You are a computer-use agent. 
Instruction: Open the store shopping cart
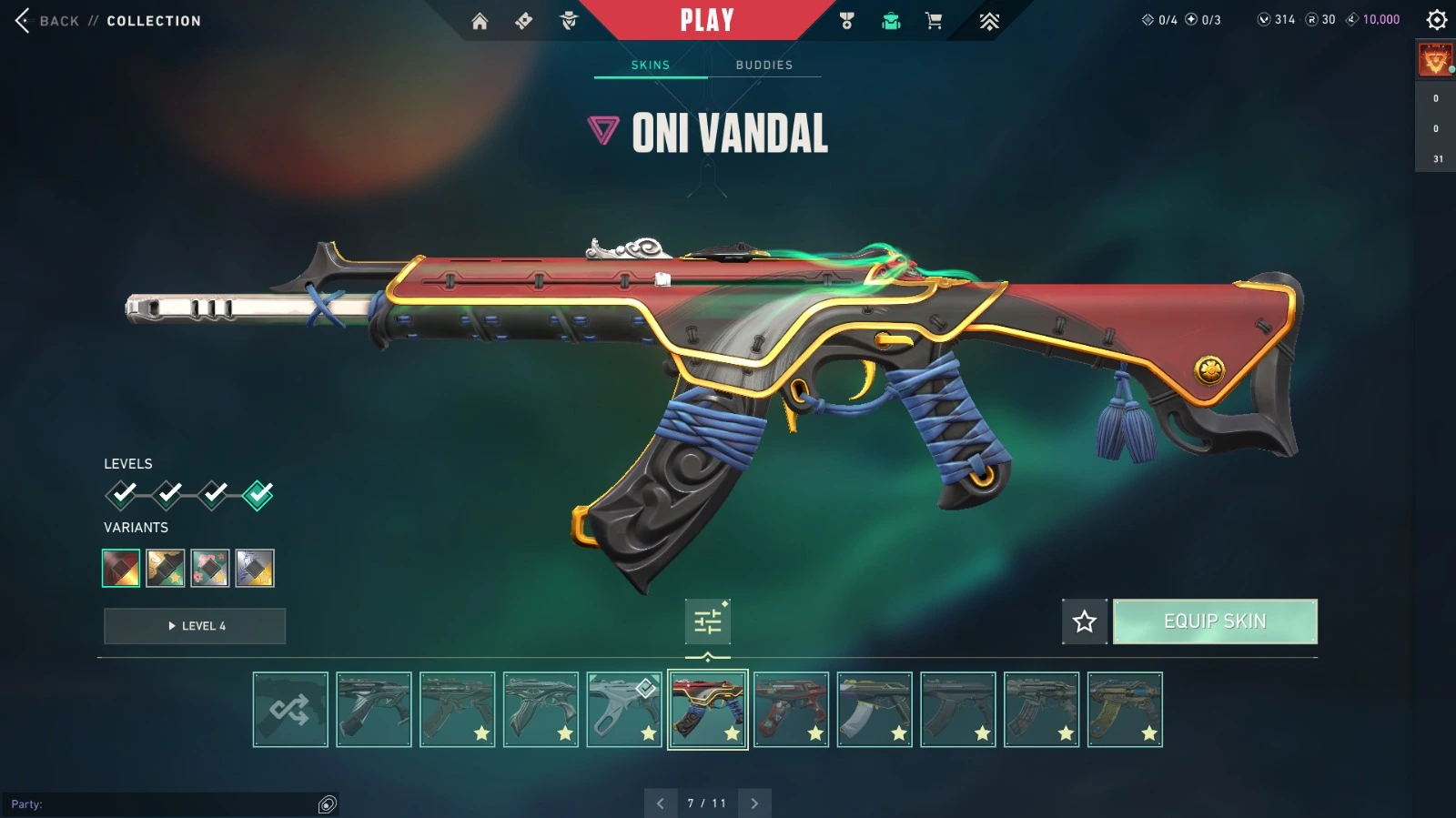[x=934, y=21]
